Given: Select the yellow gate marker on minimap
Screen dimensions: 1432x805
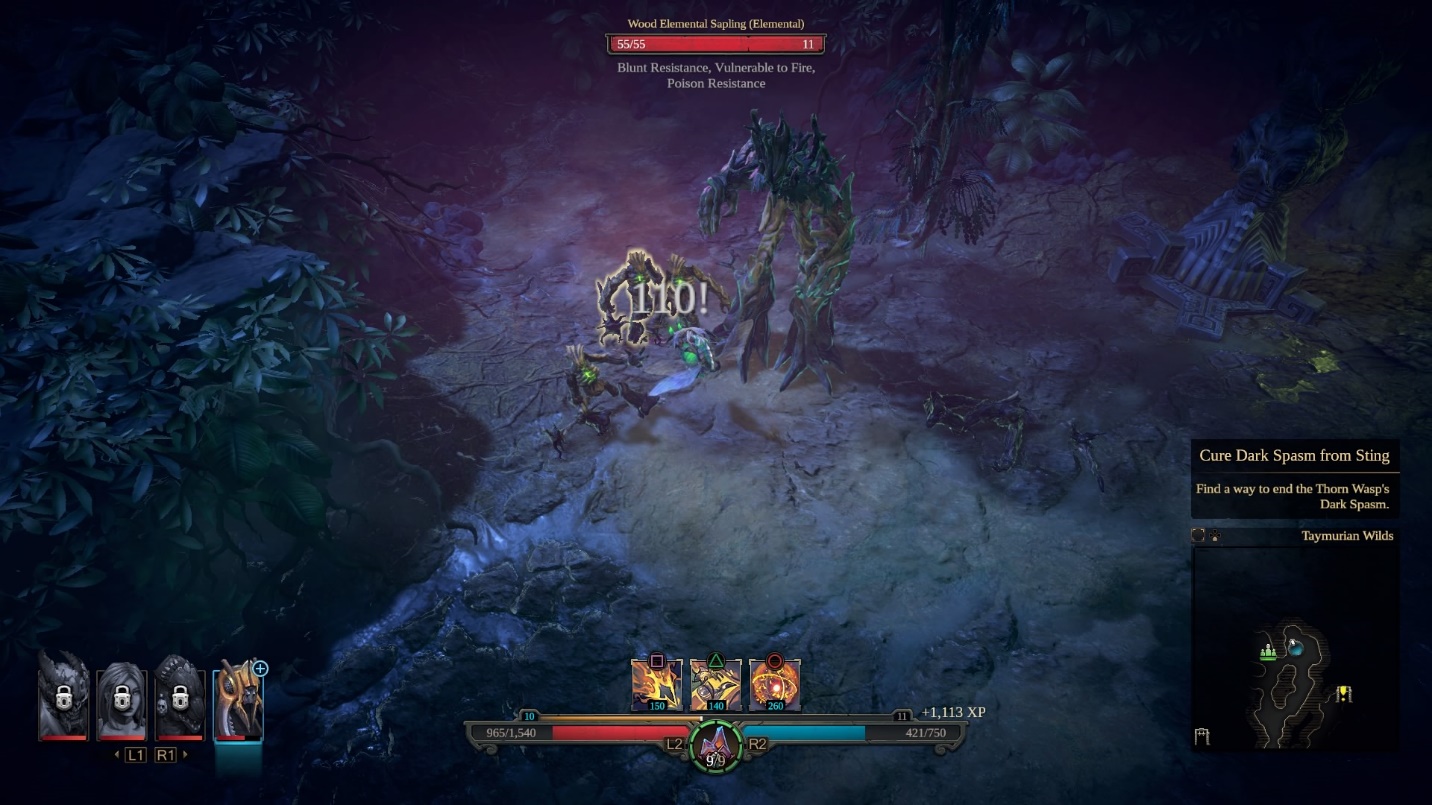Looking at the screenshot, I should point(1344,693).
